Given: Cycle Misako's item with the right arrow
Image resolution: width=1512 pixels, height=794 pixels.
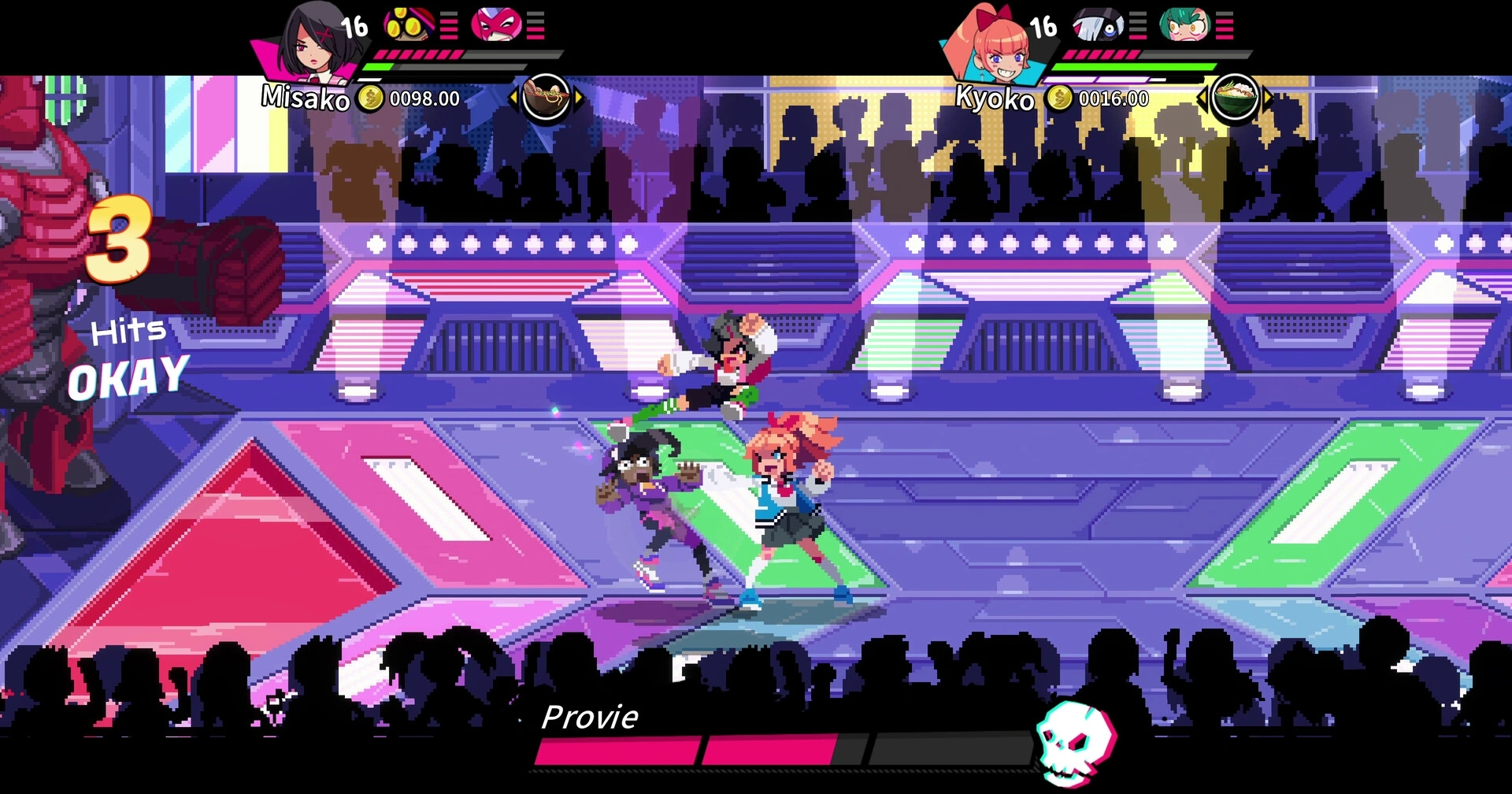Looking at the screenshot, I should 579,98.
